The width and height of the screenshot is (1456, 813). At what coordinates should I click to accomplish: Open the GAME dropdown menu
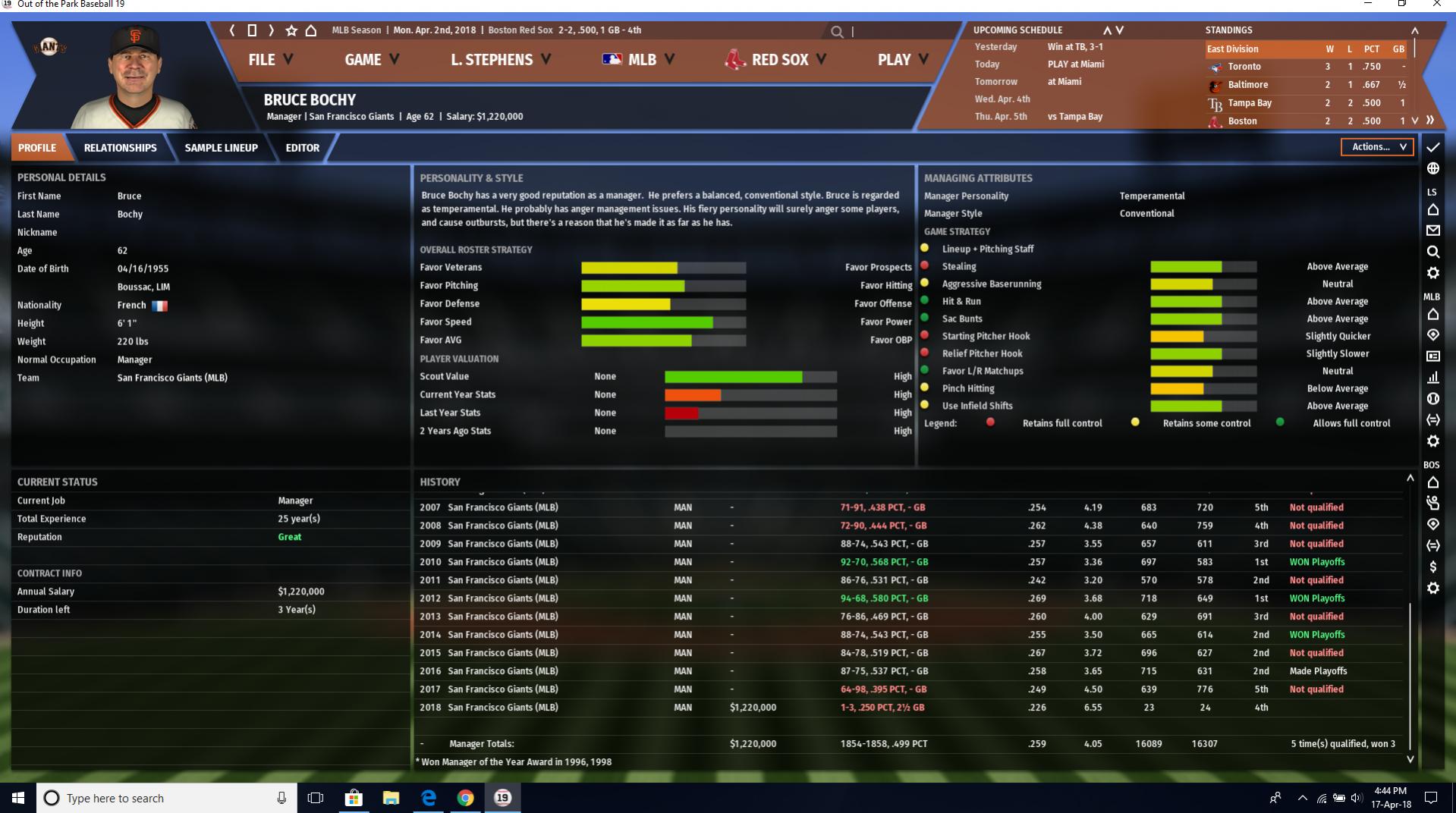pos(371,60)
